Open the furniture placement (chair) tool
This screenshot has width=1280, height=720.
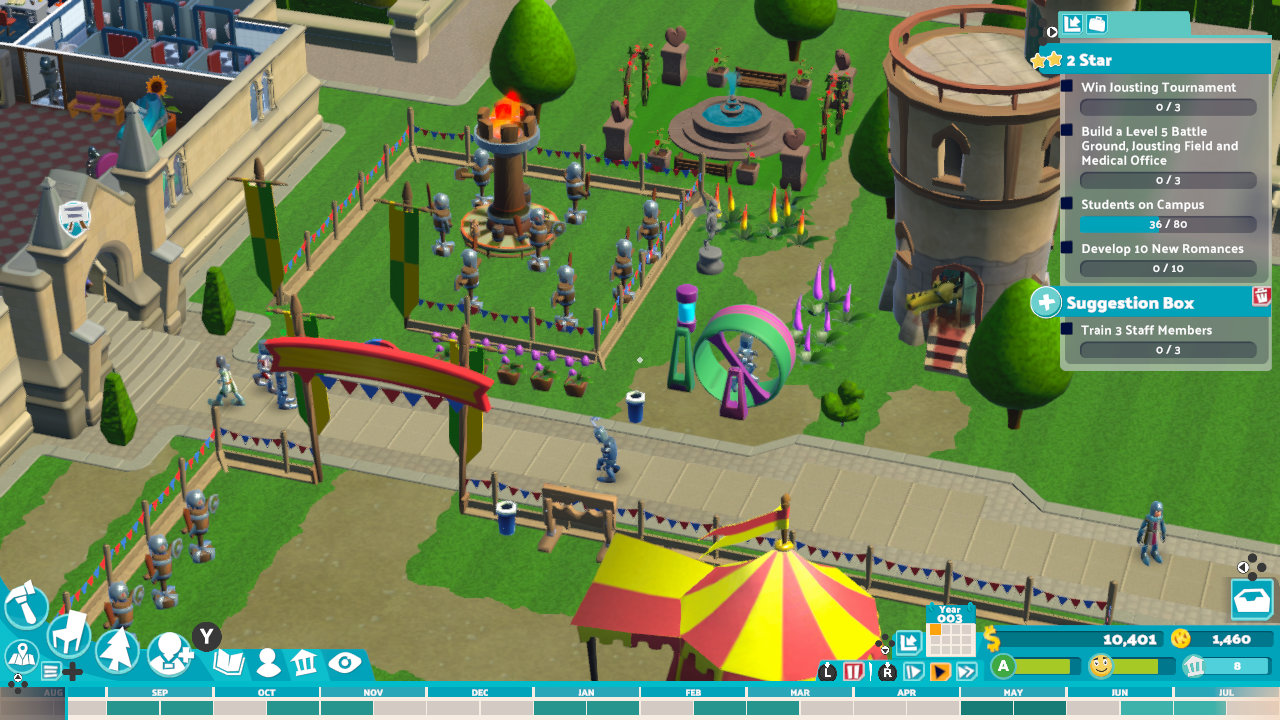coord(67,636)
